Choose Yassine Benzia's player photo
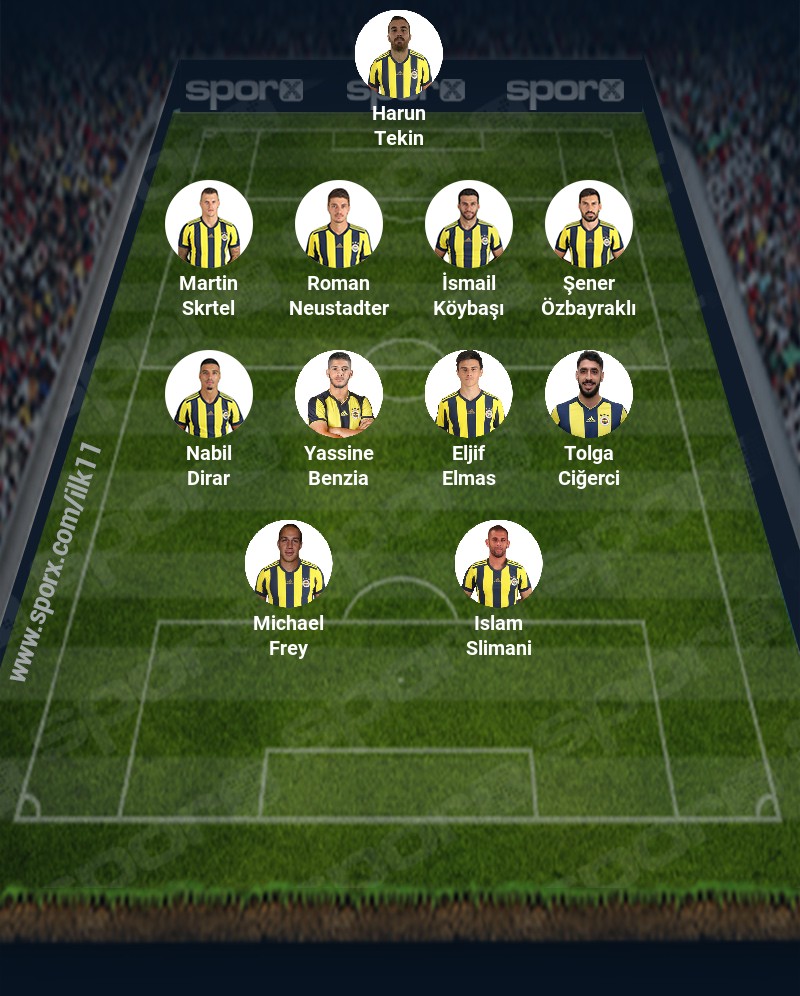The image size is (800, 996). (339, 394)
